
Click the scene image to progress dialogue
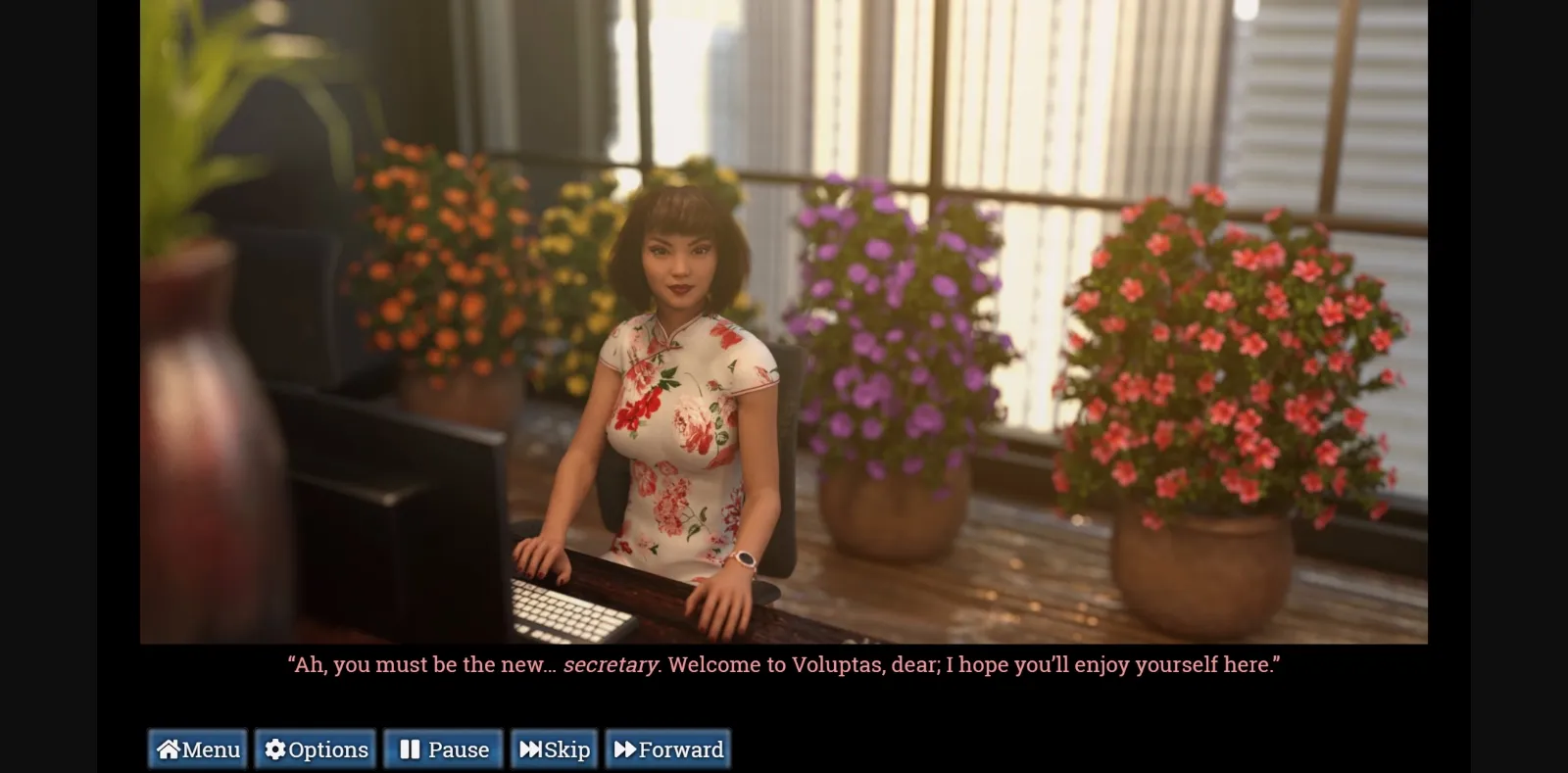[x=784, y=323]
